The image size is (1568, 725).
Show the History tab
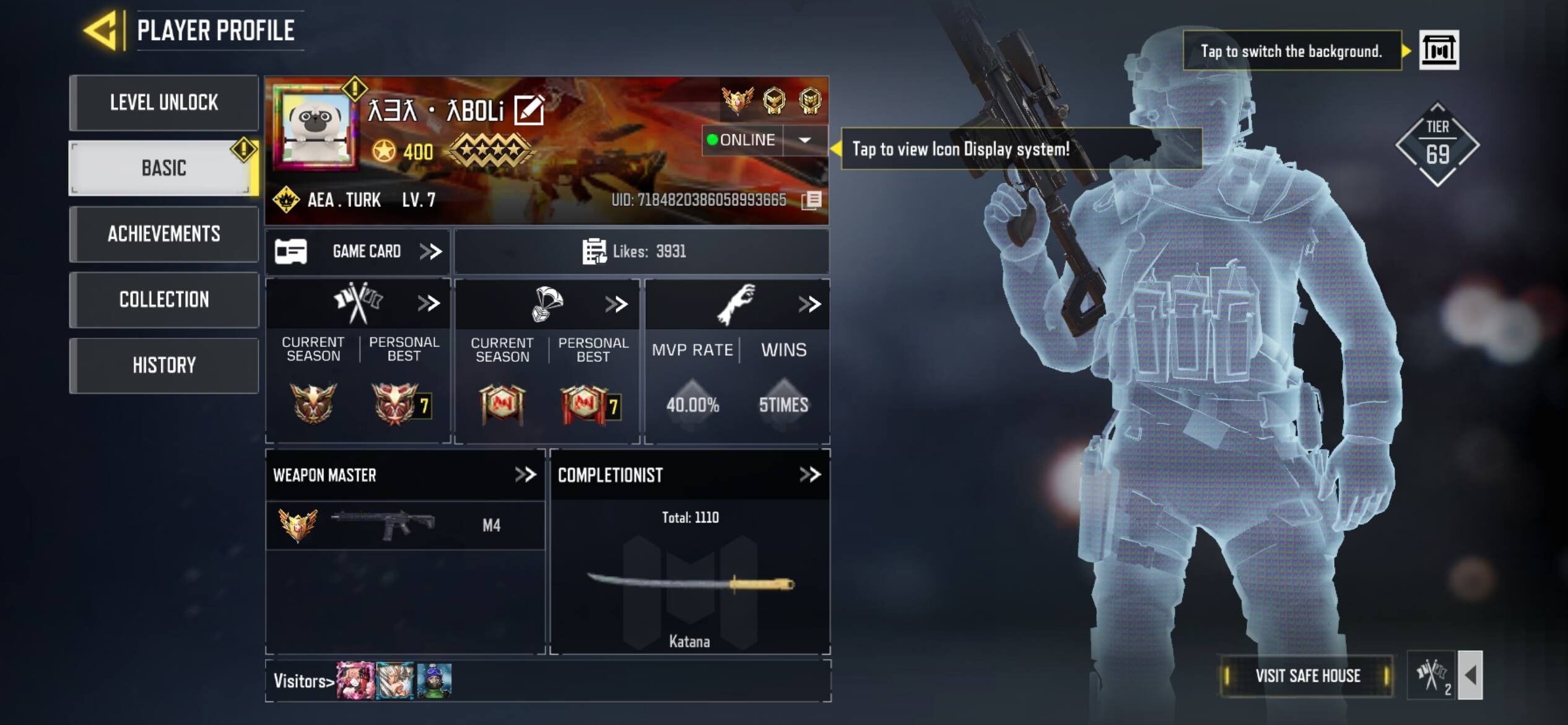tap(164, 366)
